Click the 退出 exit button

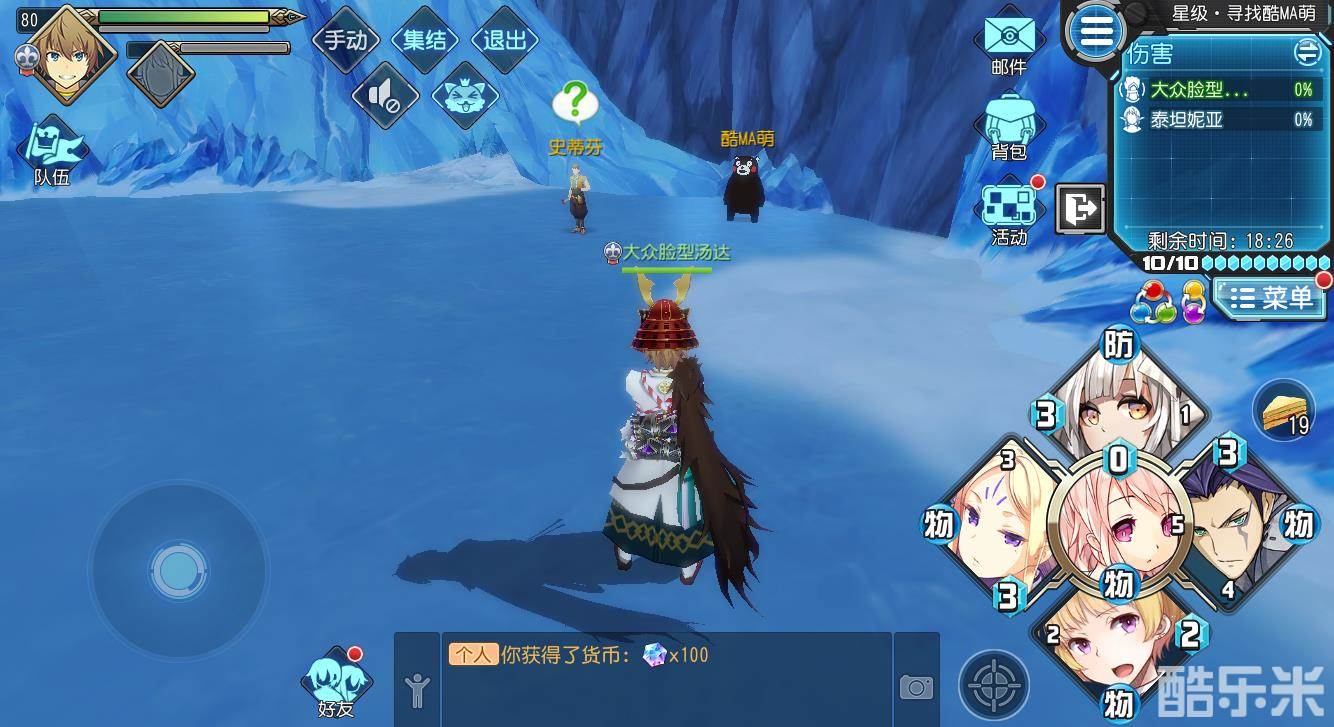pos(504,40)
